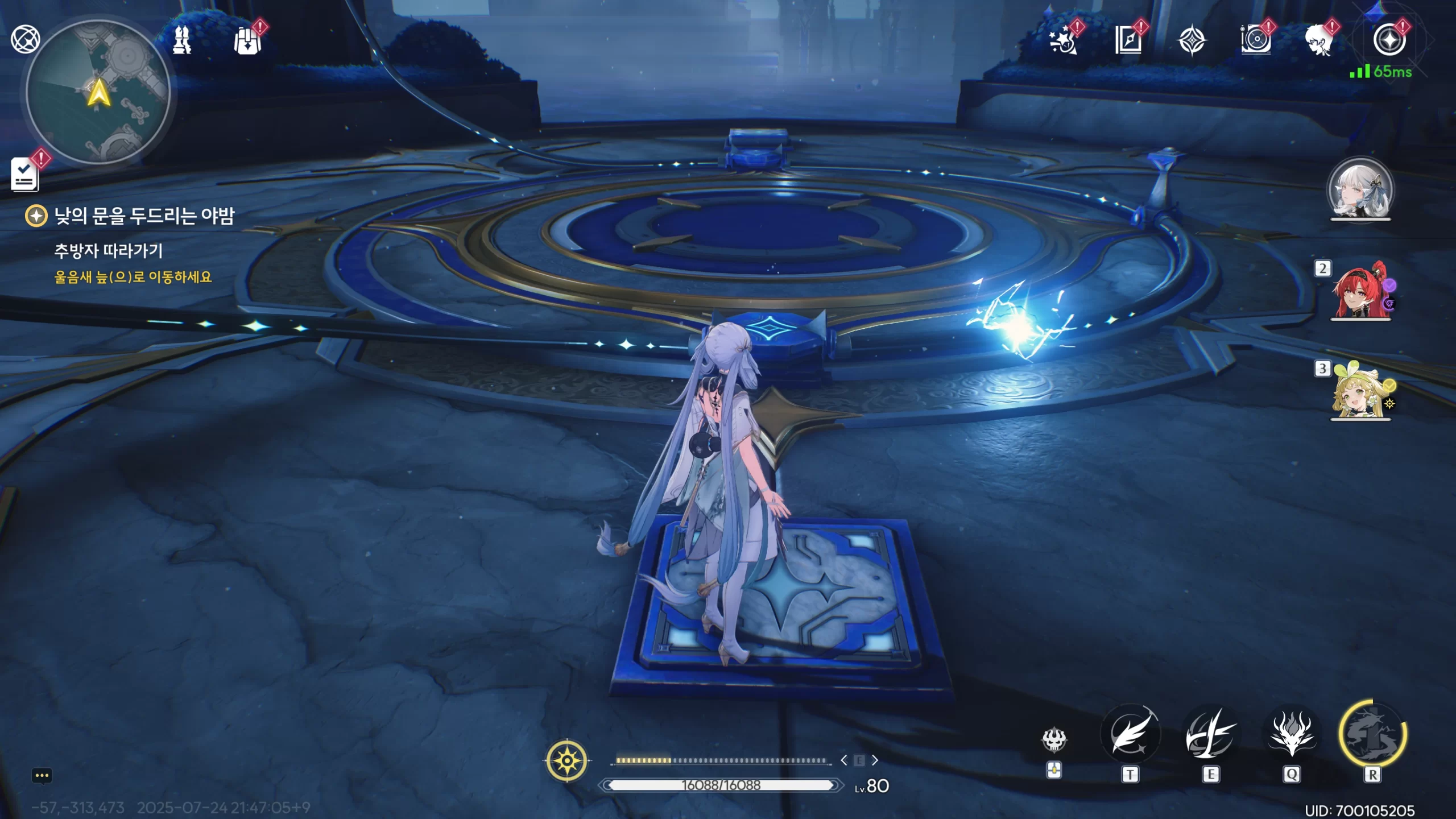Select the white-haired character portrait

tap(1360, 190)
